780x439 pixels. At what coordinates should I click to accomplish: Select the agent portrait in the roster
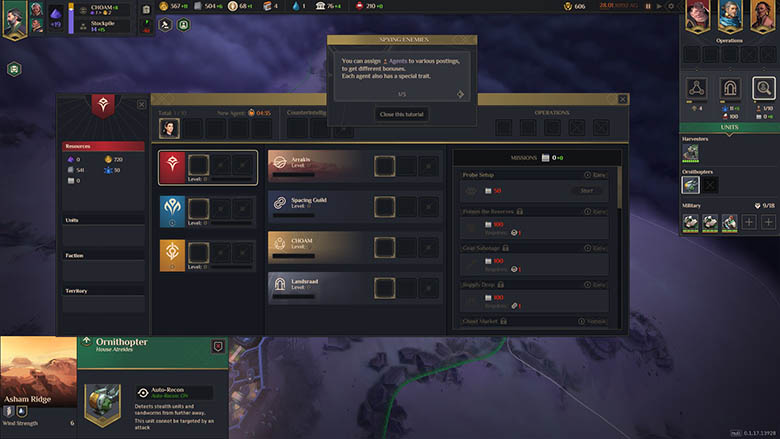point(169,128)
